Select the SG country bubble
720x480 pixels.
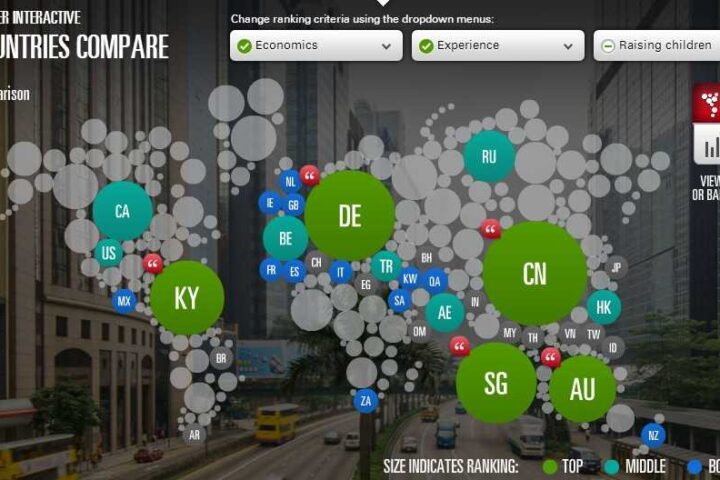pos(496,383)
